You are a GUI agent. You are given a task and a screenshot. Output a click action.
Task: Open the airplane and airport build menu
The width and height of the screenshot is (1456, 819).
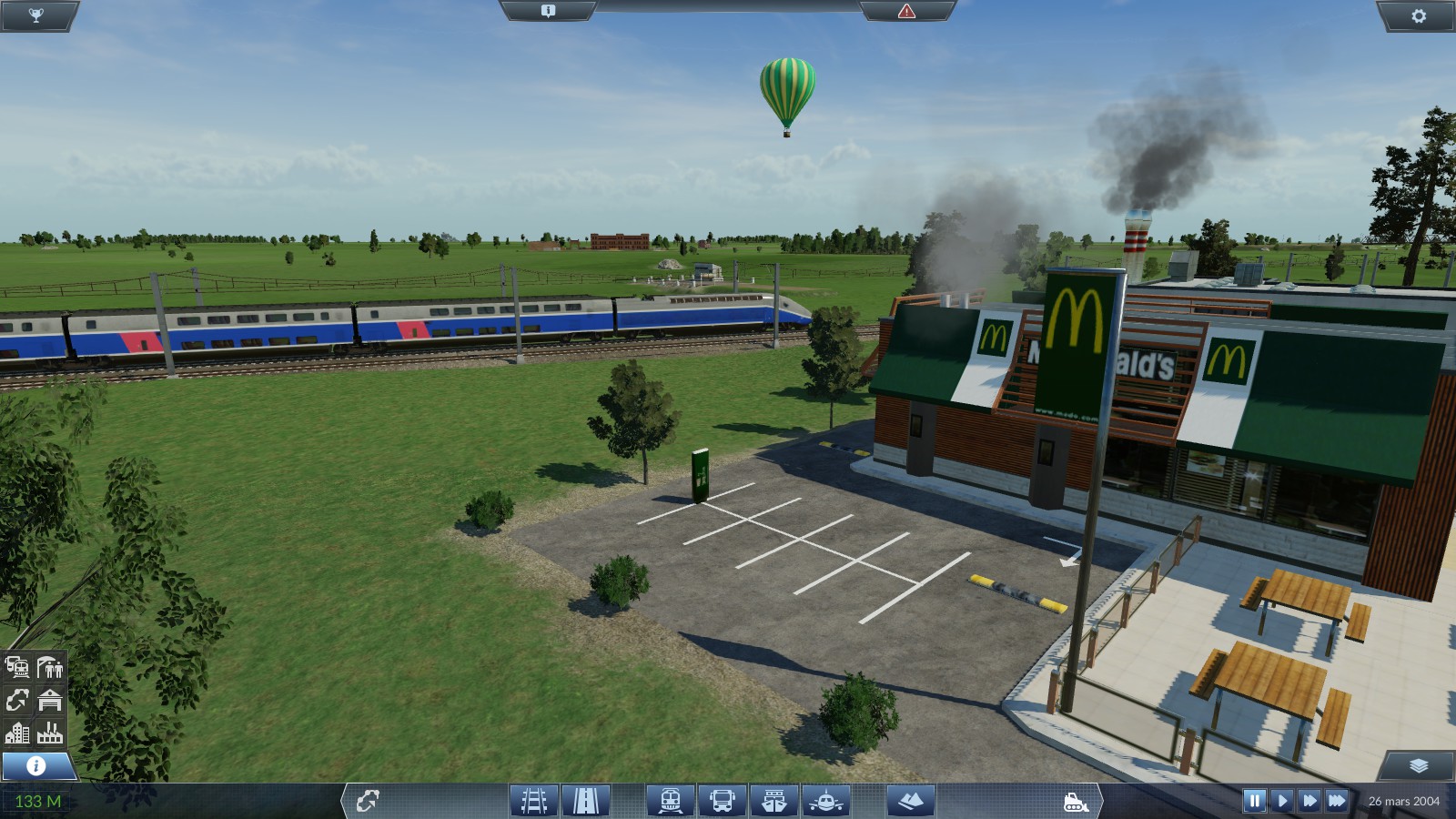point(825,801)
